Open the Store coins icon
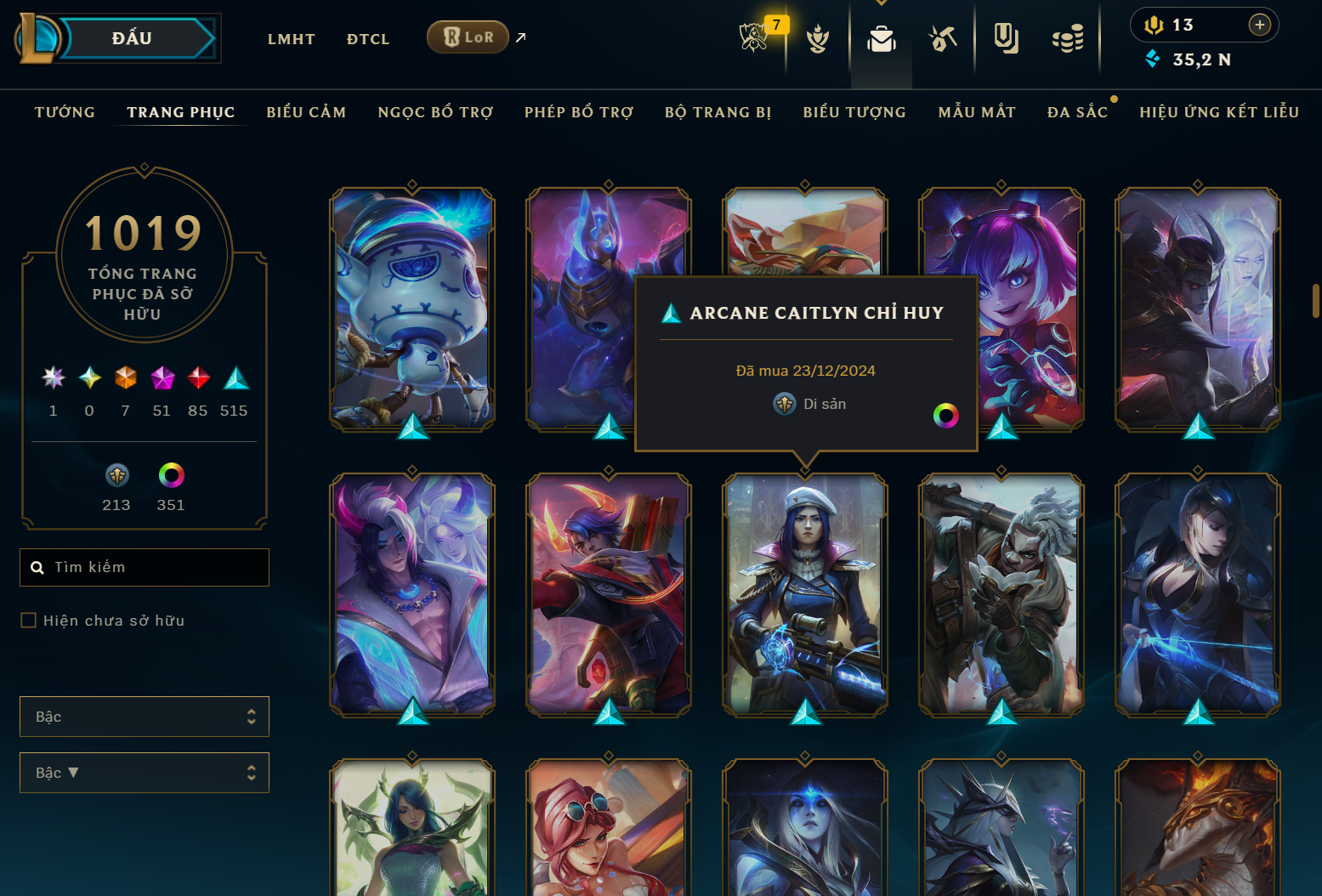1322x896 pixels. [1069, 38]
